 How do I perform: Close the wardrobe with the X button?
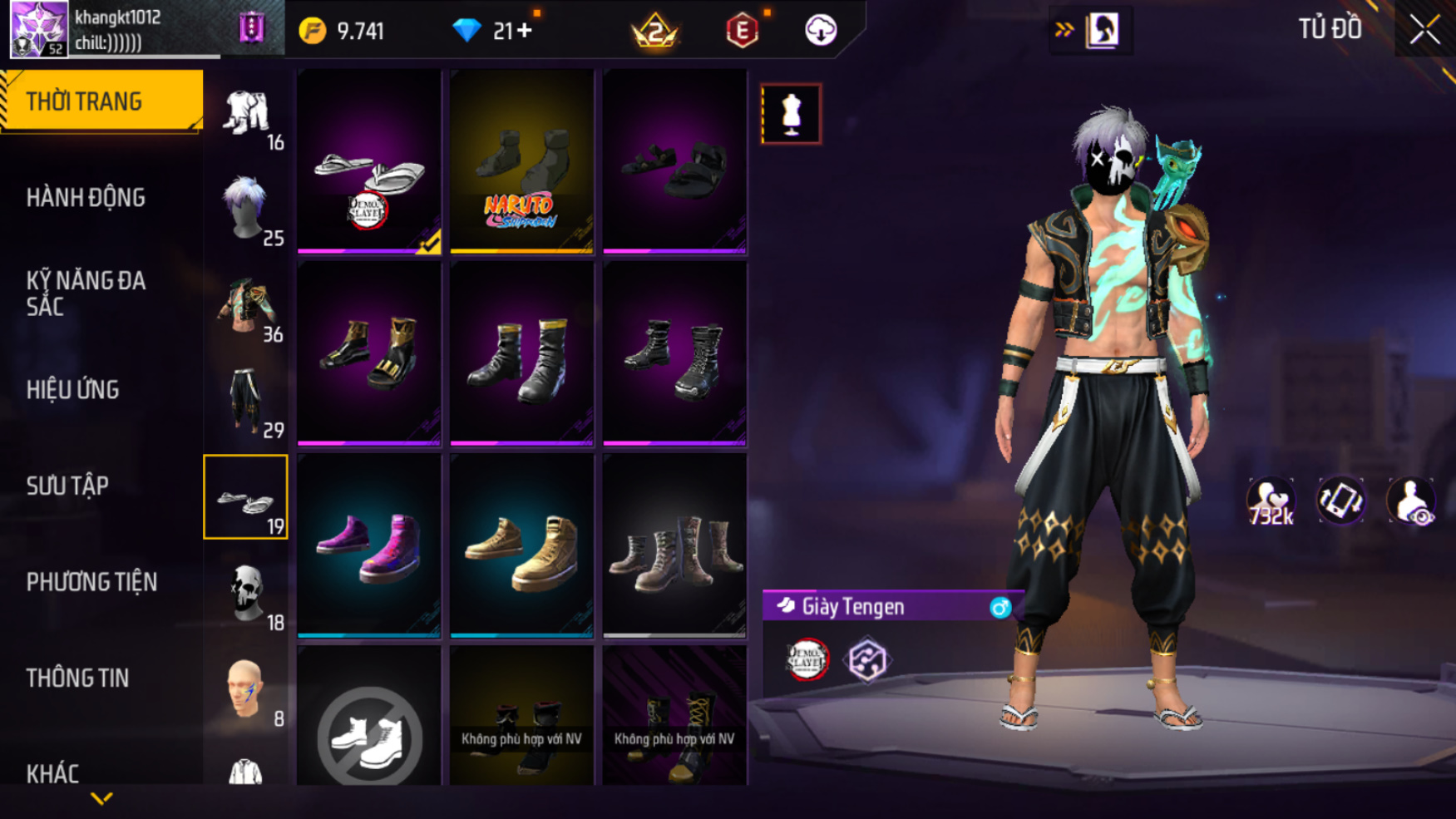pos(1424,30)
